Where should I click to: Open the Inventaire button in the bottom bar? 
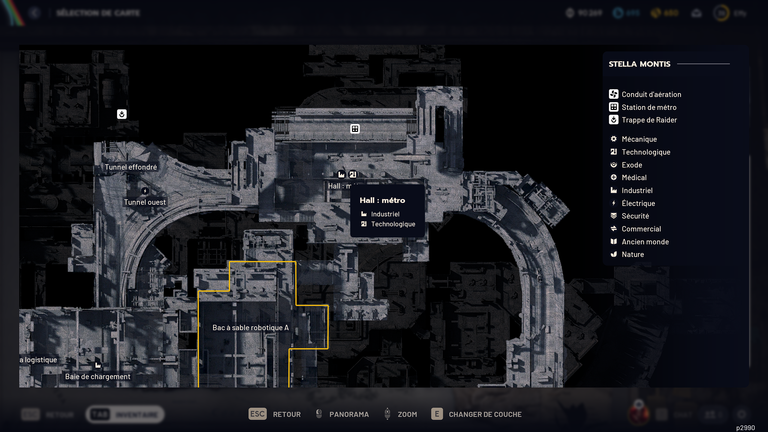coord(125,414)
